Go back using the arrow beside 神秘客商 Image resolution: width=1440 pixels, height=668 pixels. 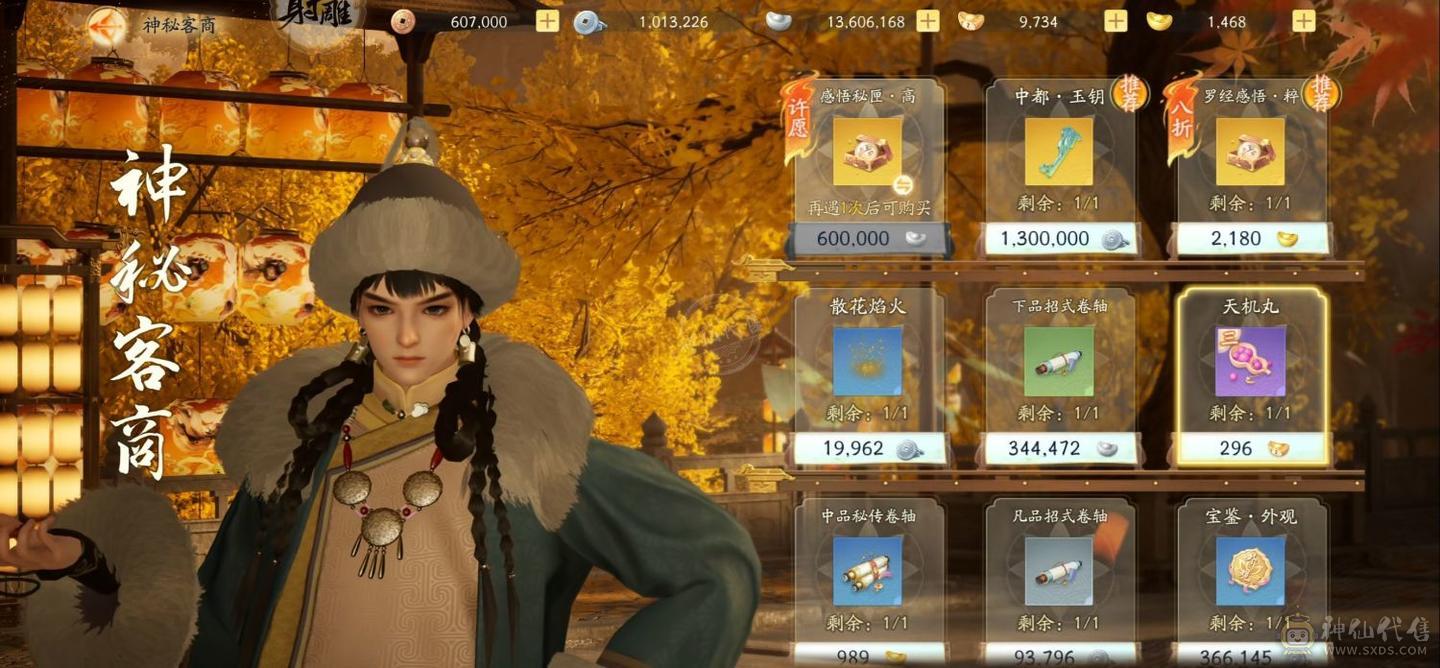point(107,26)
